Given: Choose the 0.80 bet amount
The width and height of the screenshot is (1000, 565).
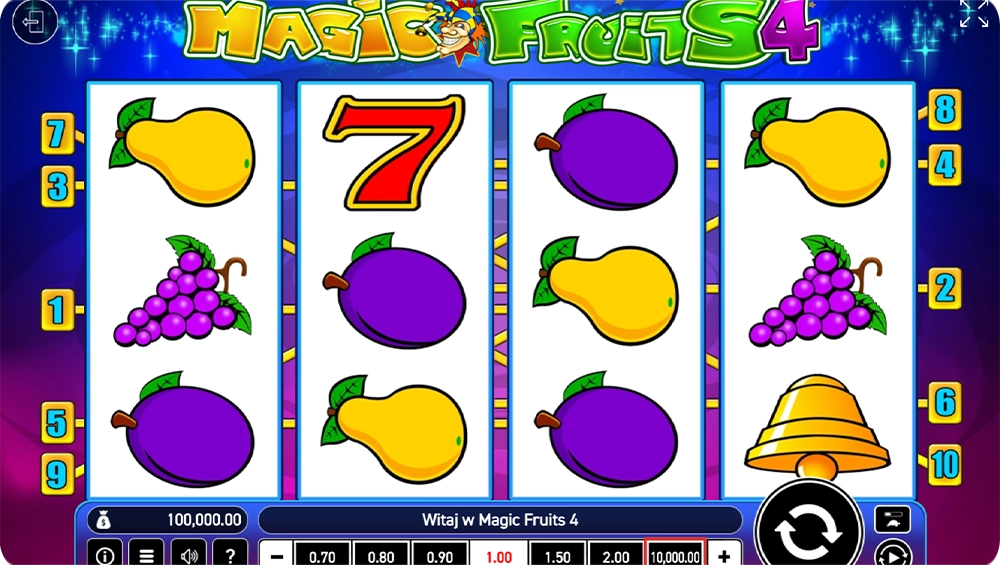Looking at the screenshot, I should [x=380, y=555].
